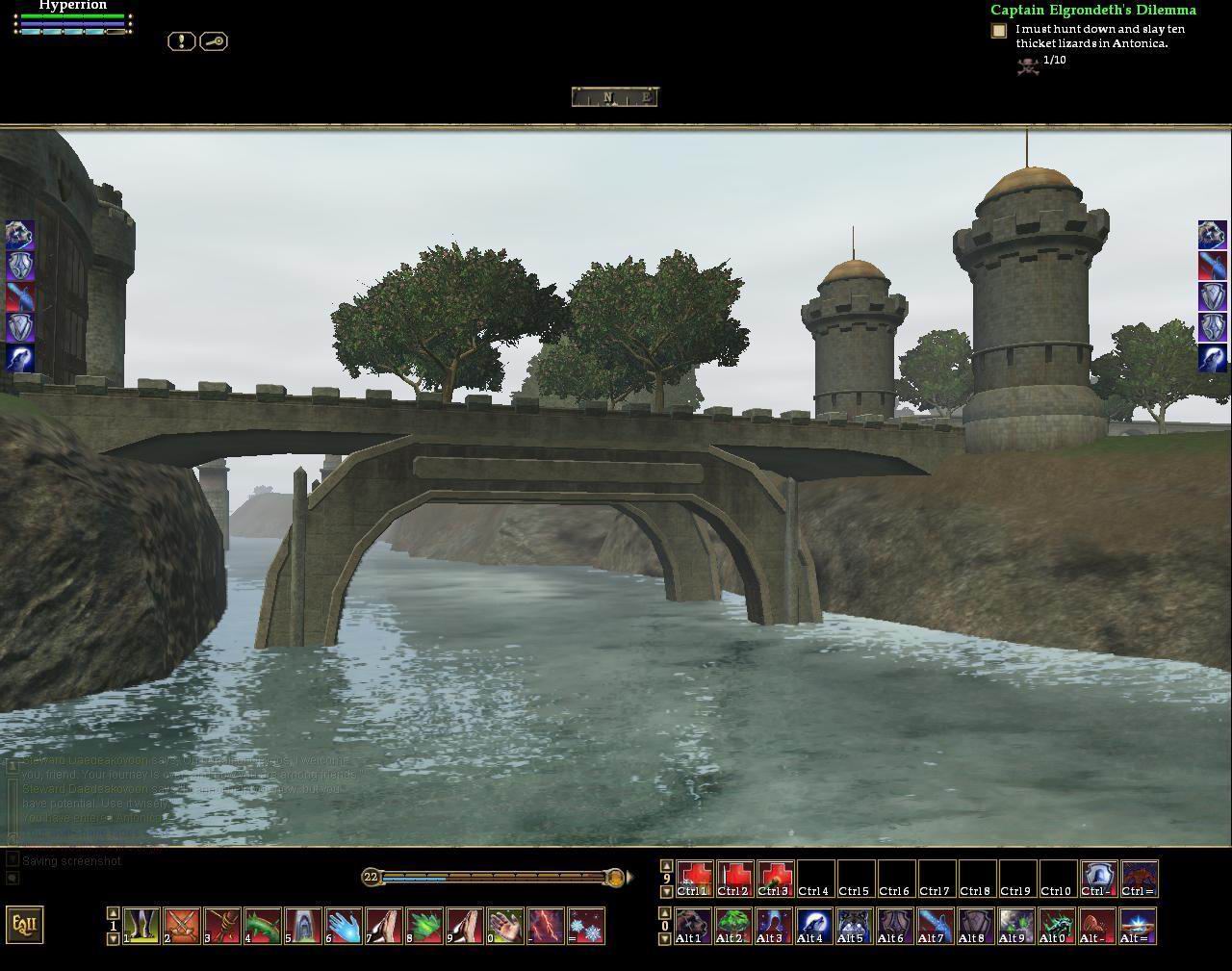
Task: Click the key icon button
Action: click(x=214, y=41)
